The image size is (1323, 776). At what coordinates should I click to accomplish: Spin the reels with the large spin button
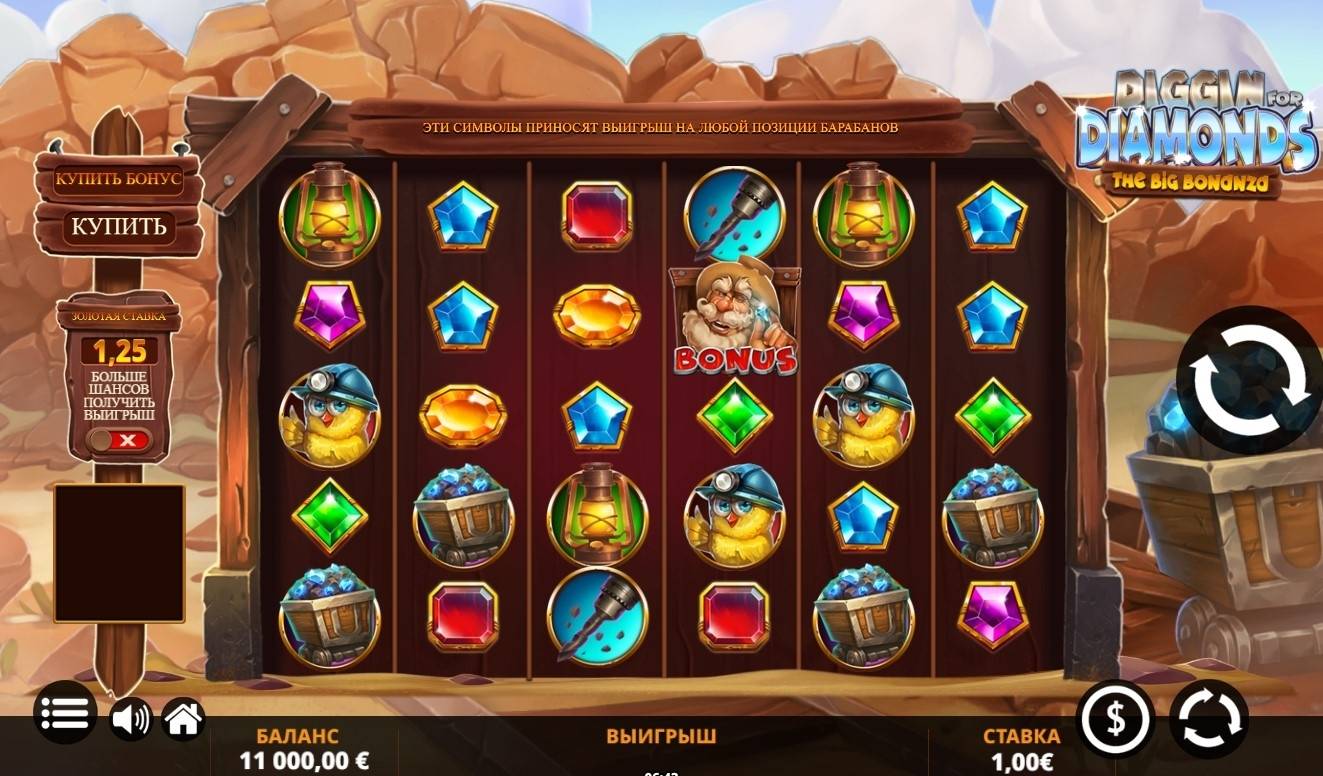click(x=1248, y=381)
